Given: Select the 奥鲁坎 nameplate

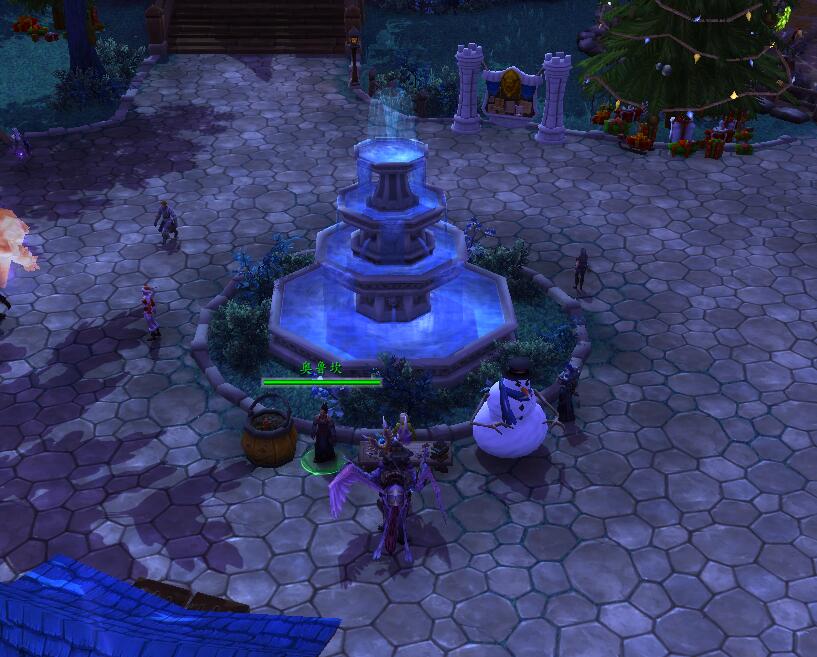Looking at the screenshot, I should coord(321,375).
